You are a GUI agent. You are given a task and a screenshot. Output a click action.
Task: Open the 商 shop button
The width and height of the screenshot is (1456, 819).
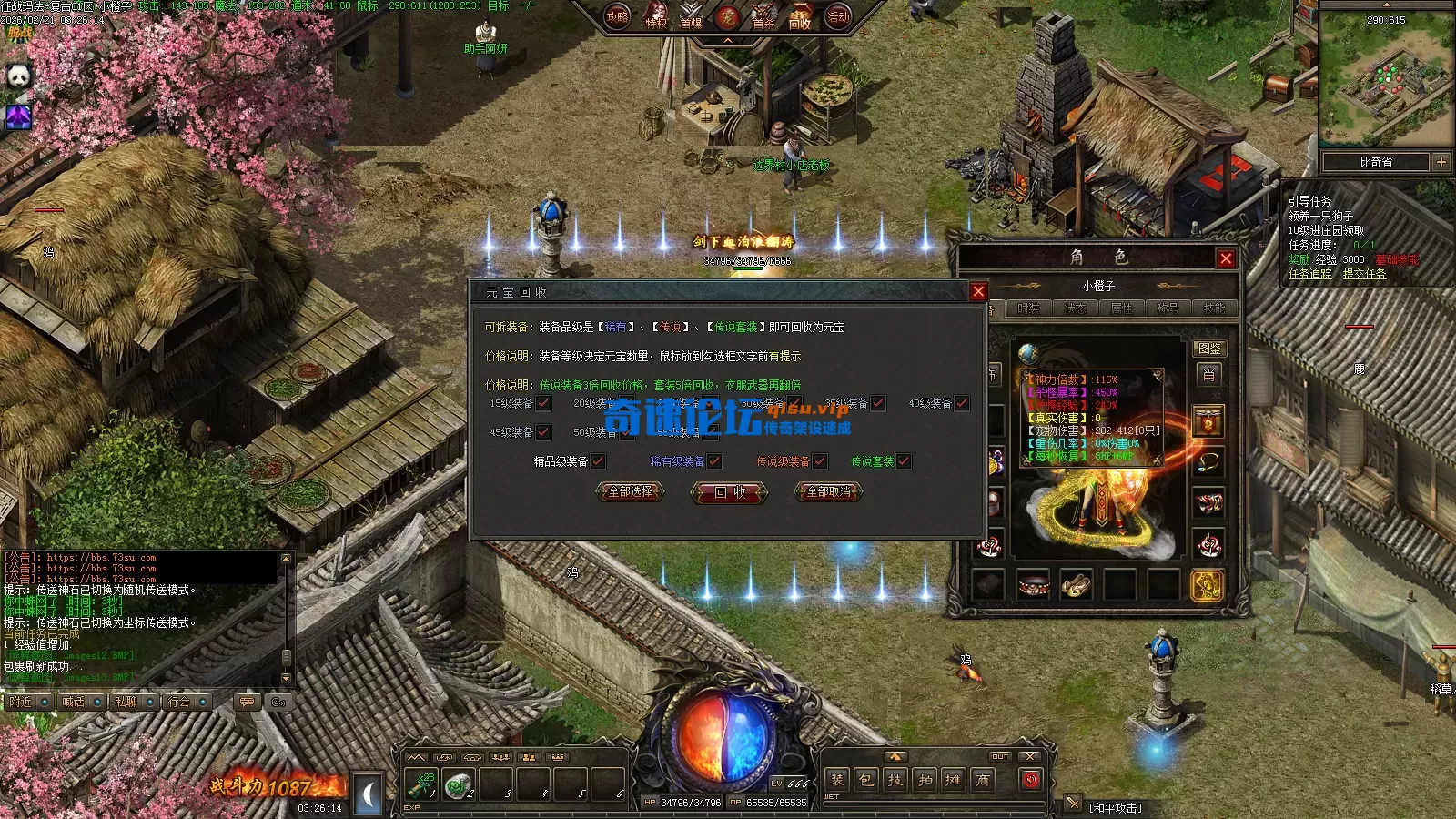983,779
